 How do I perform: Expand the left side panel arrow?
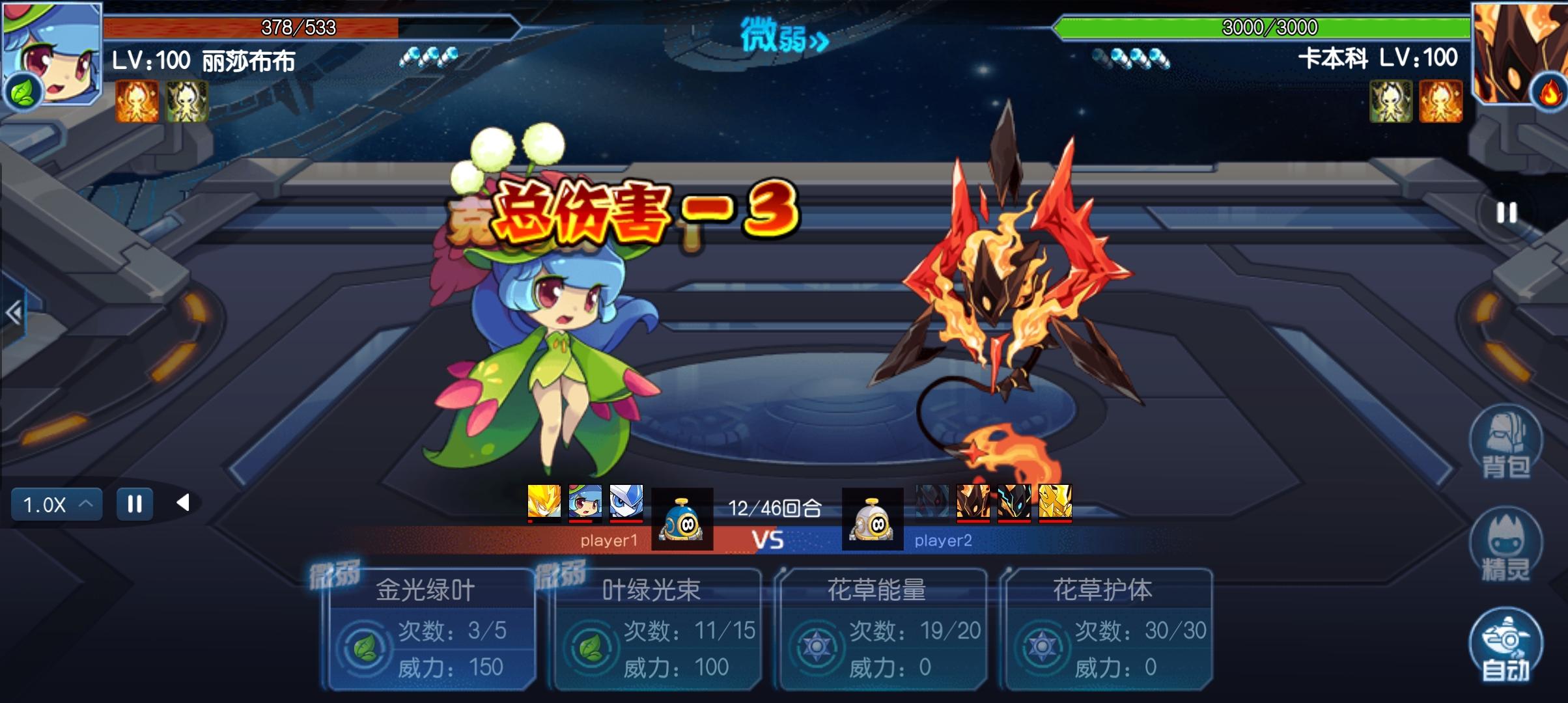click(14, 314)
